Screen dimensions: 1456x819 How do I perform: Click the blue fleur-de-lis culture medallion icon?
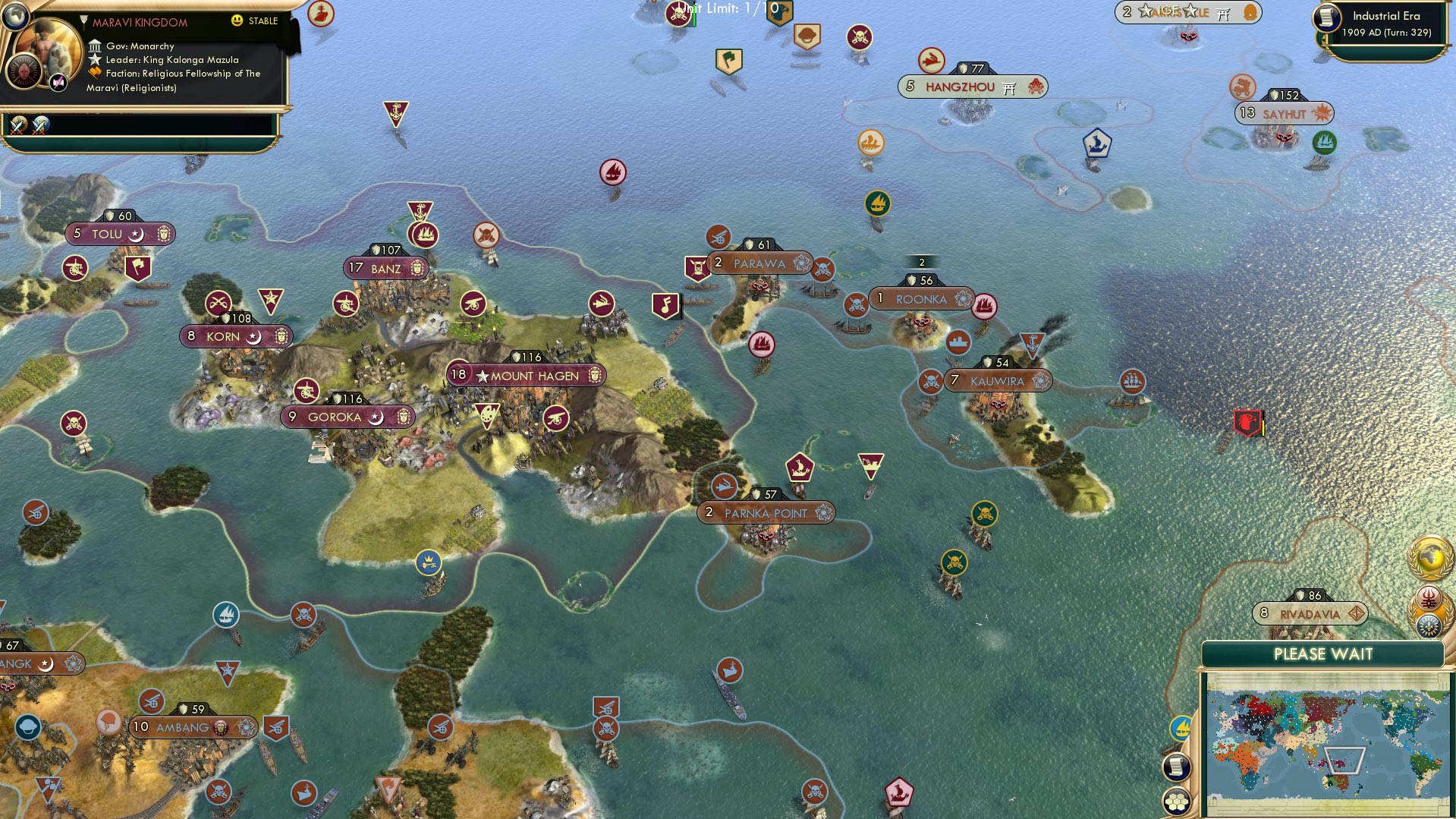[1429, 625]
